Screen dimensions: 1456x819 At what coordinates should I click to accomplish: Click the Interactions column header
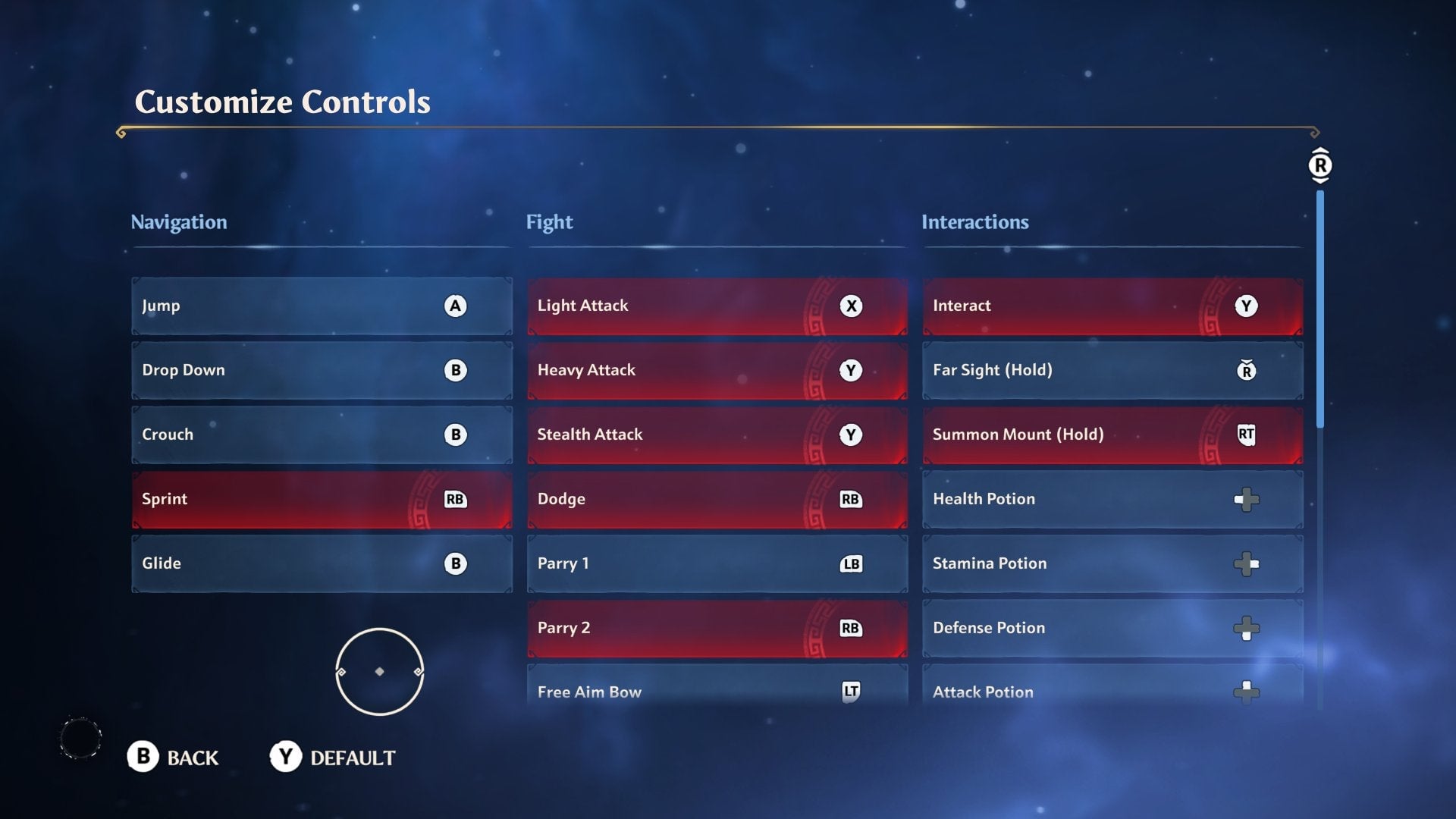975,222
